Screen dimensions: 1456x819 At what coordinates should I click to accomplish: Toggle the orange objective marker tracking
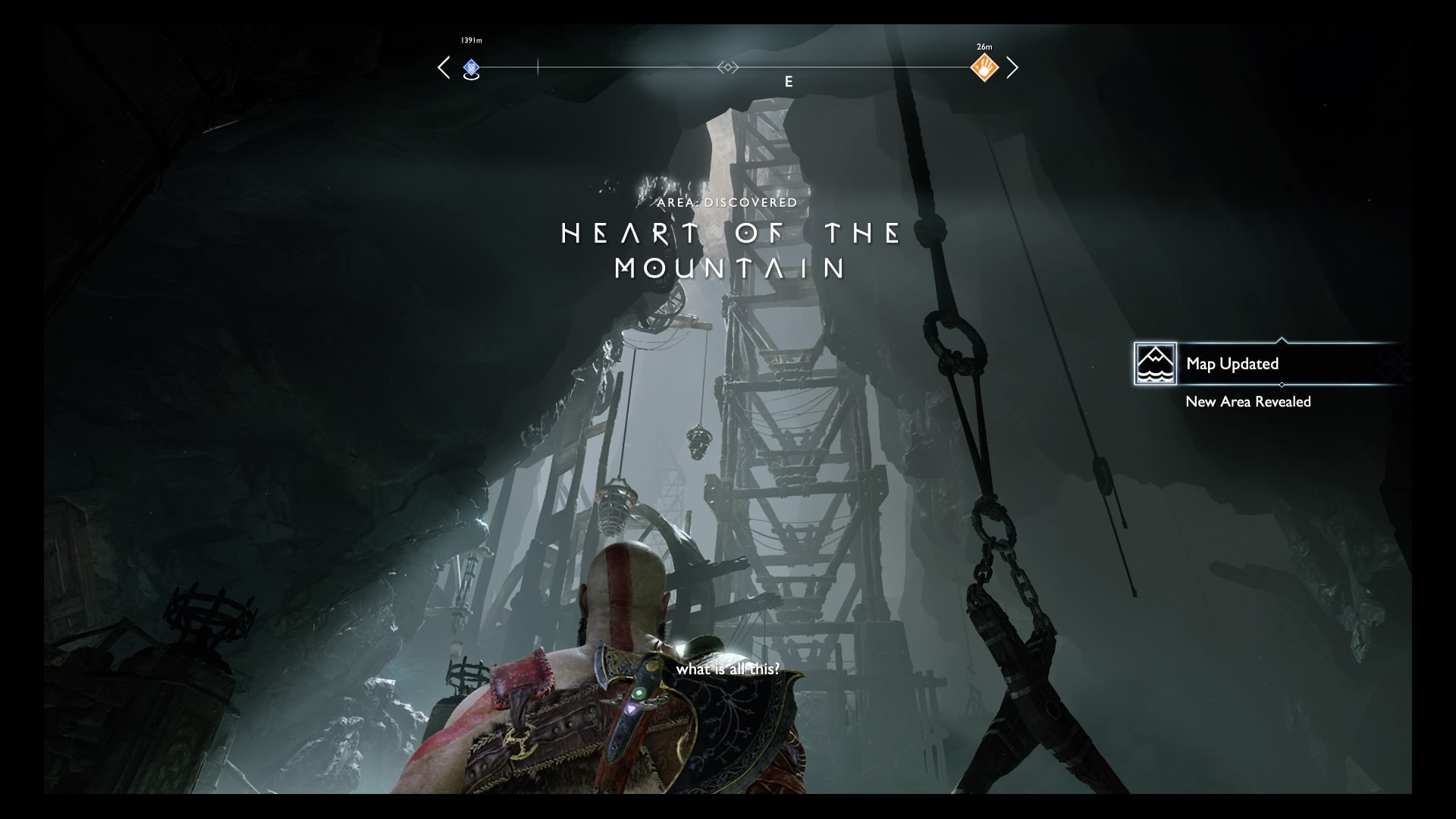984,67
